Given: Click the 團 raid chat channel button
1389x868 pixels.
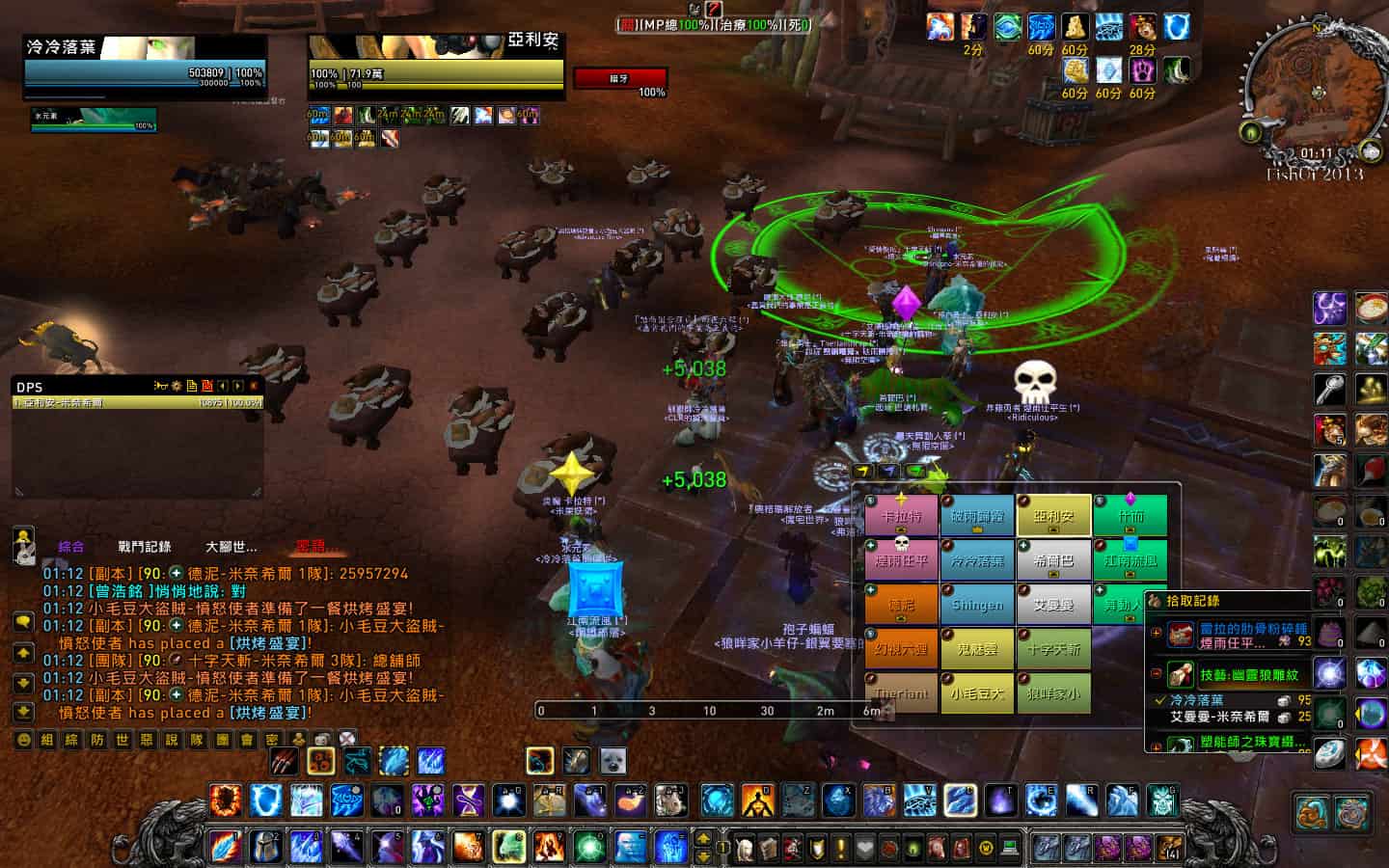Looking at the screenshot, I should click(222, 740).
